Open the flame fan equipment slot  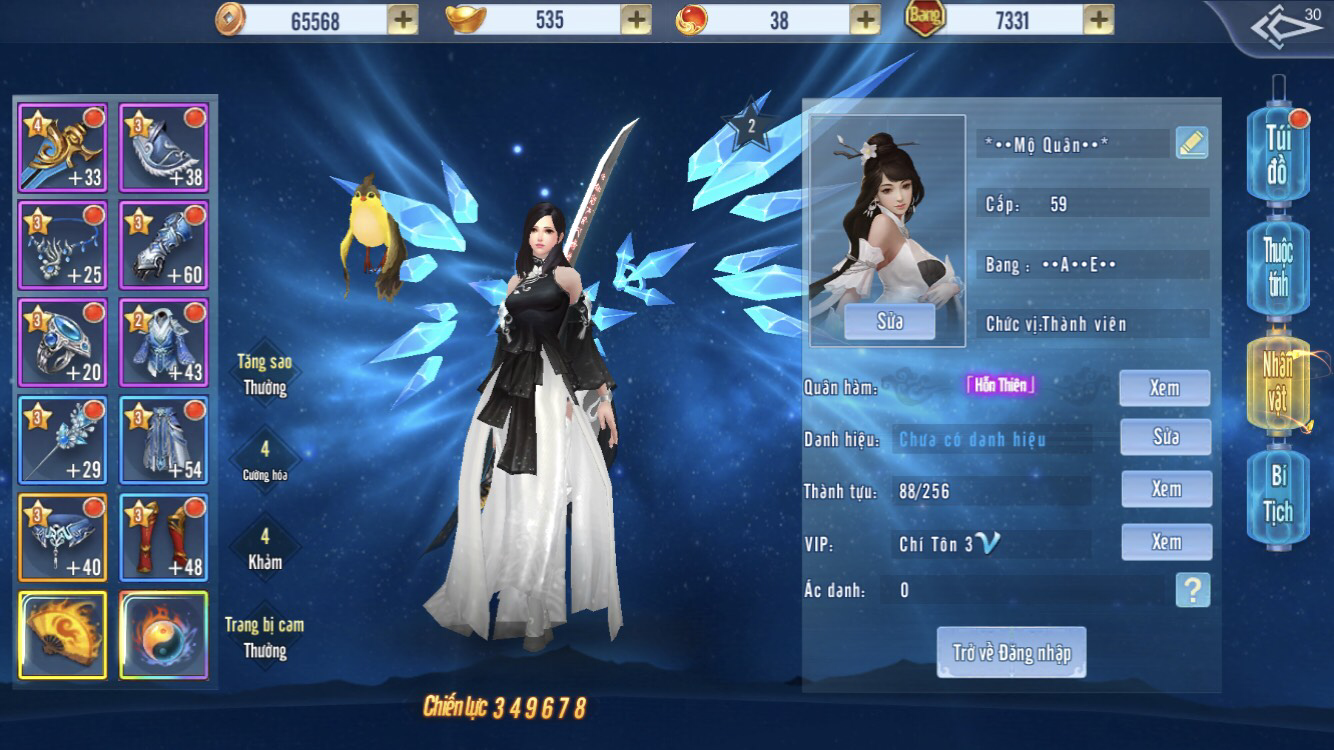(x=63, y=635)
